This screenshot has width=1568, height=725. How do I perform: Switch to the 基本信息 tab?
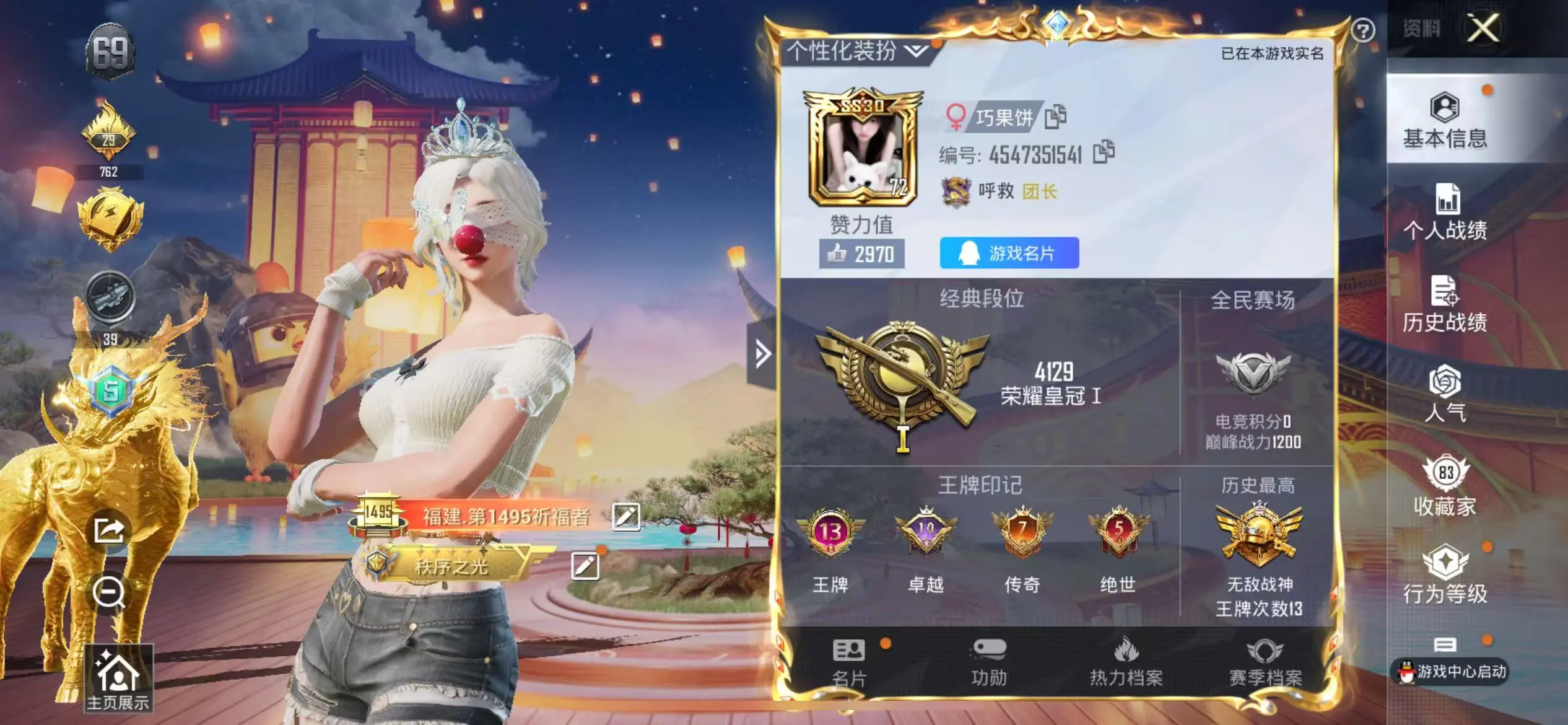click(1445, 121)
